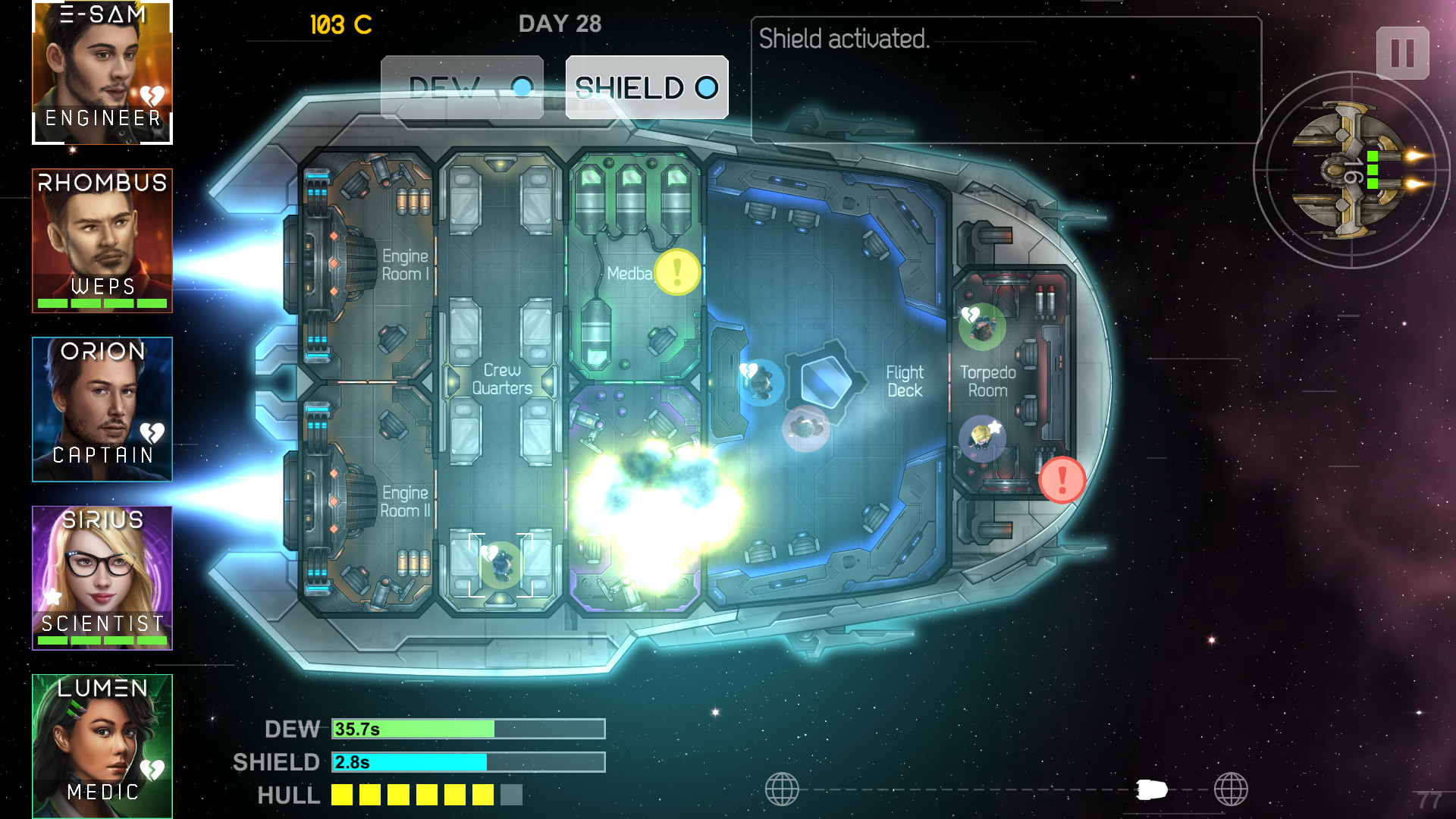Choose Rhombus the Weps crew portrait

(102, 240)
